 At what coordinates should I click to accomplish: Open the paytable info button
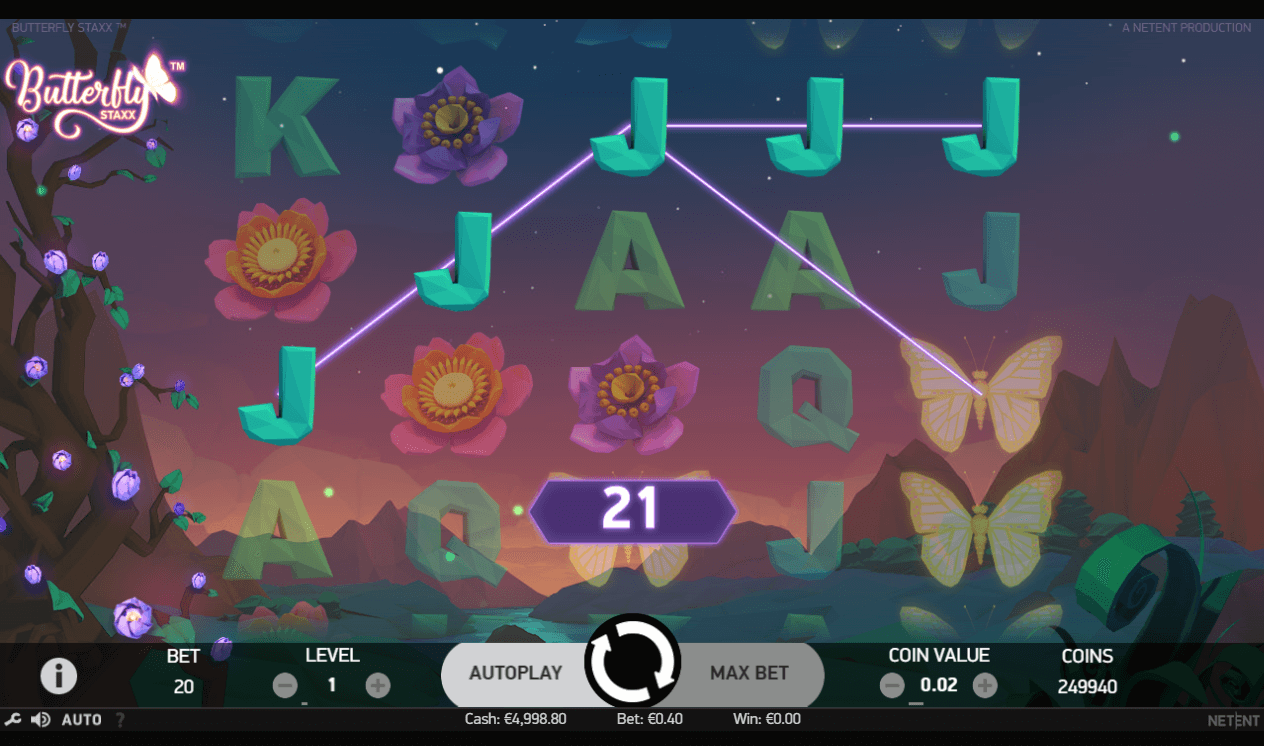[x=58, y=676]
